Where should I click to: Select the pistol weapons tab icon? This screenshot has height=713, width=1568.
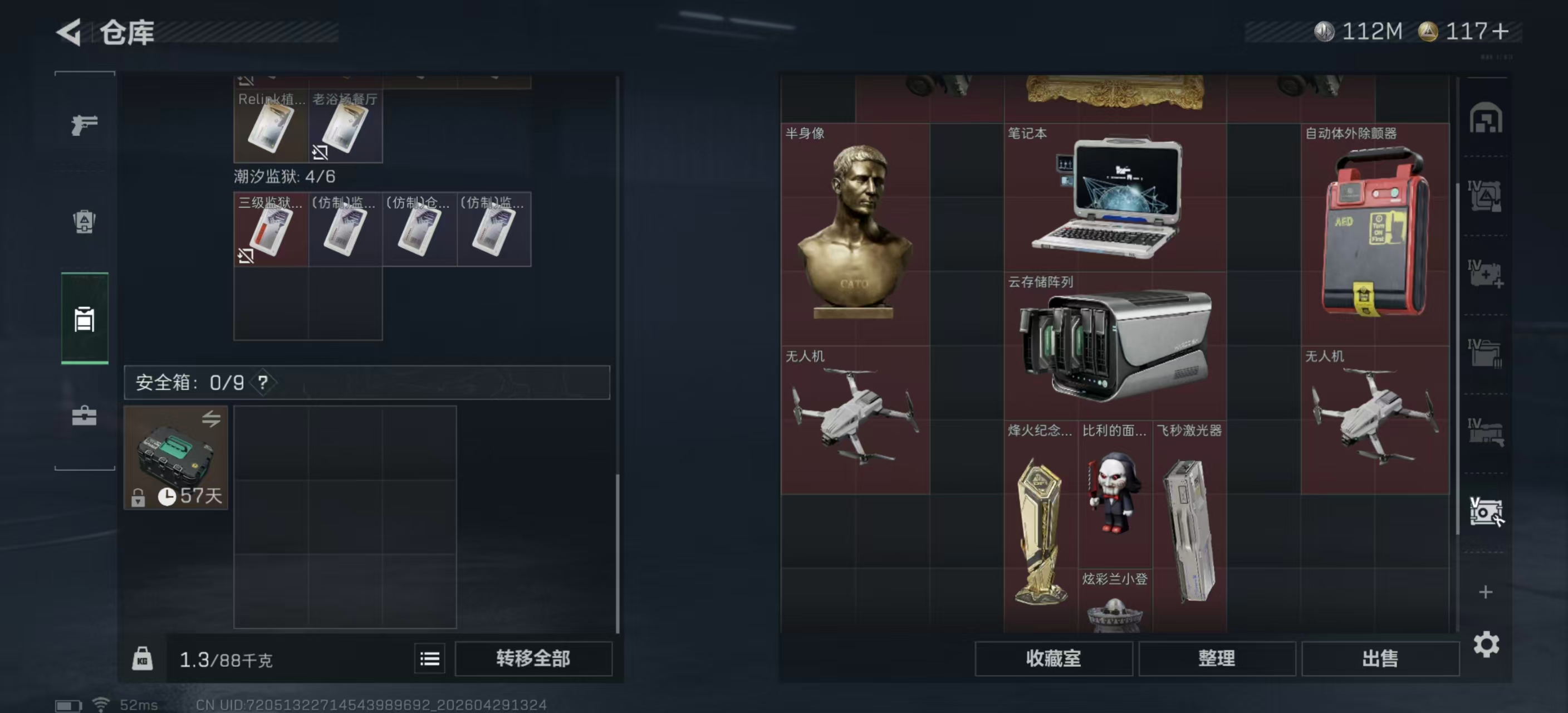pyautogui.click(x=84, y=124)
